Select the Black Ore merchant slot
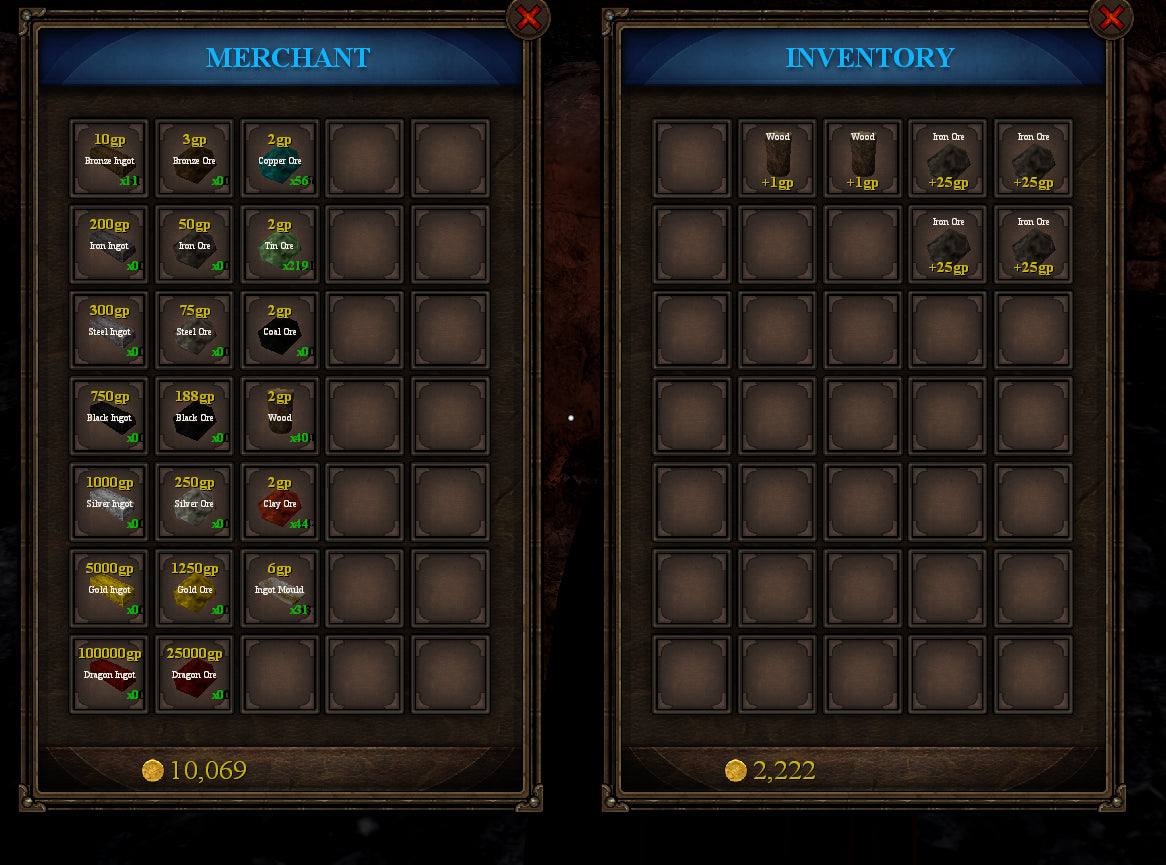Viewport: 1166px width, 865px height. point(194,417)
